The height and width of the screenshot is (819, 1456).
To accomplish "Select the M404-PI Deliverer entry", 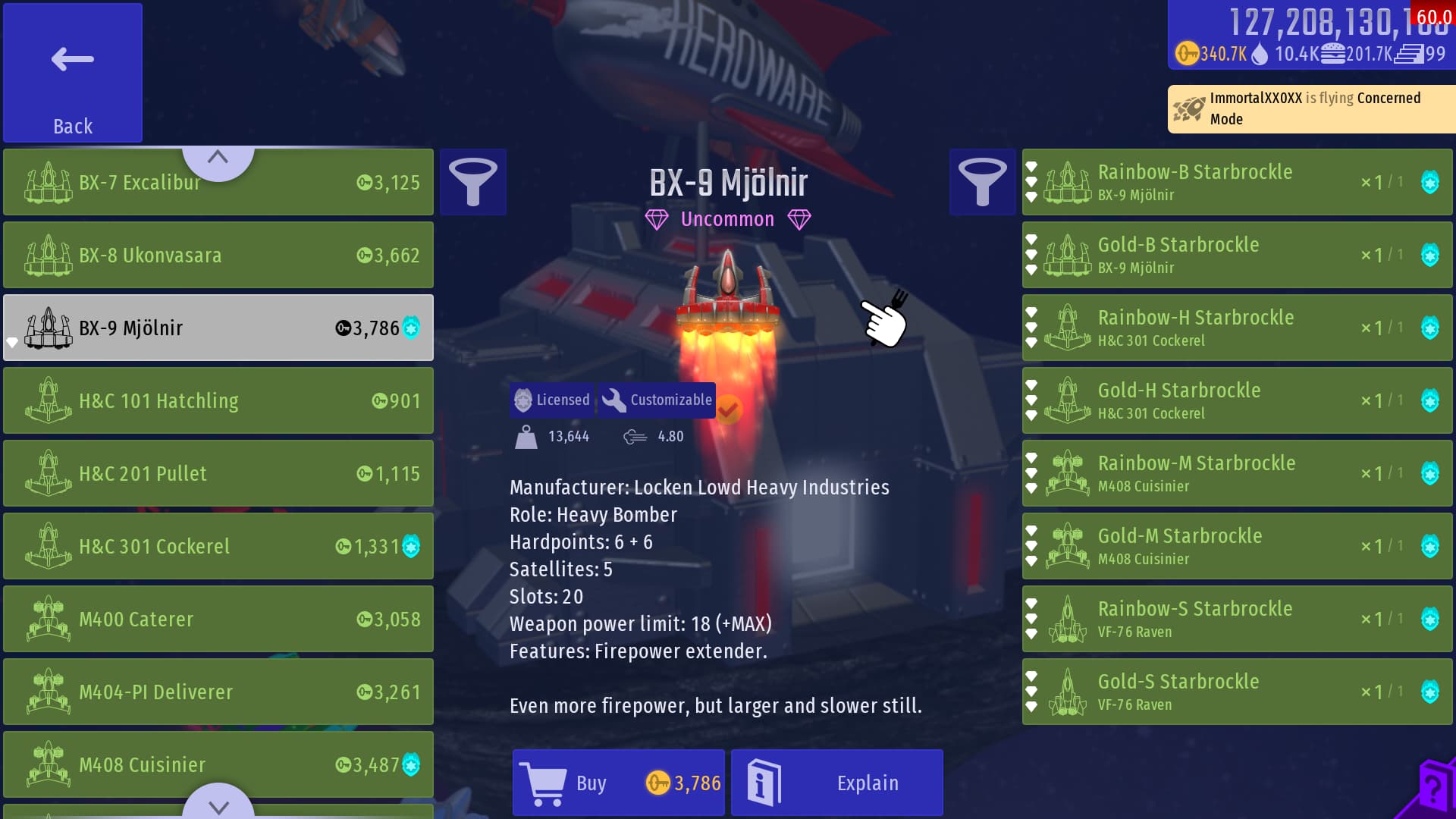I will [218, 692].
